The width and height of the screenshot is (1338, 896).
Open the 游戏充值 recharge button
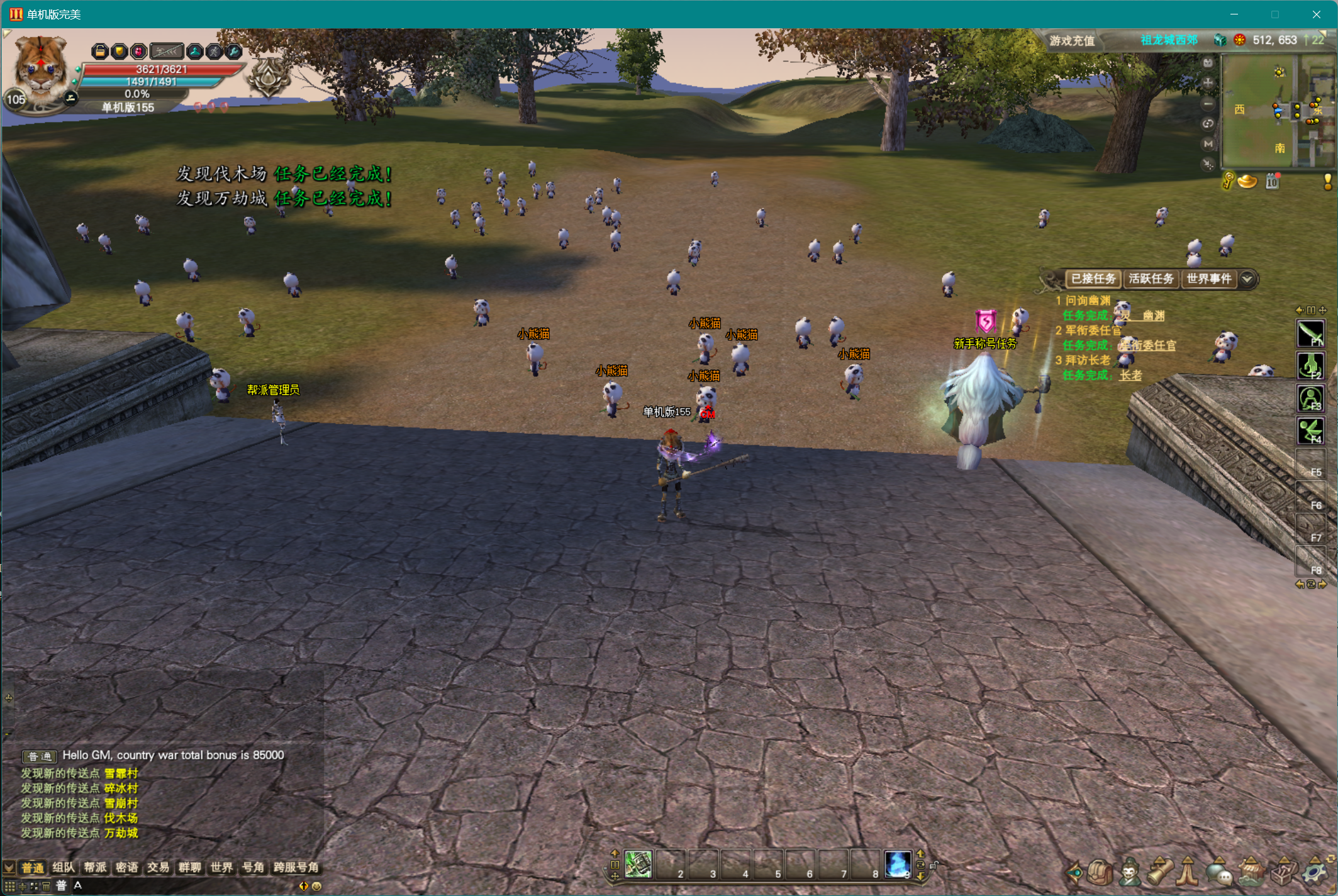pyautogui.click(x=1072, y=41)
